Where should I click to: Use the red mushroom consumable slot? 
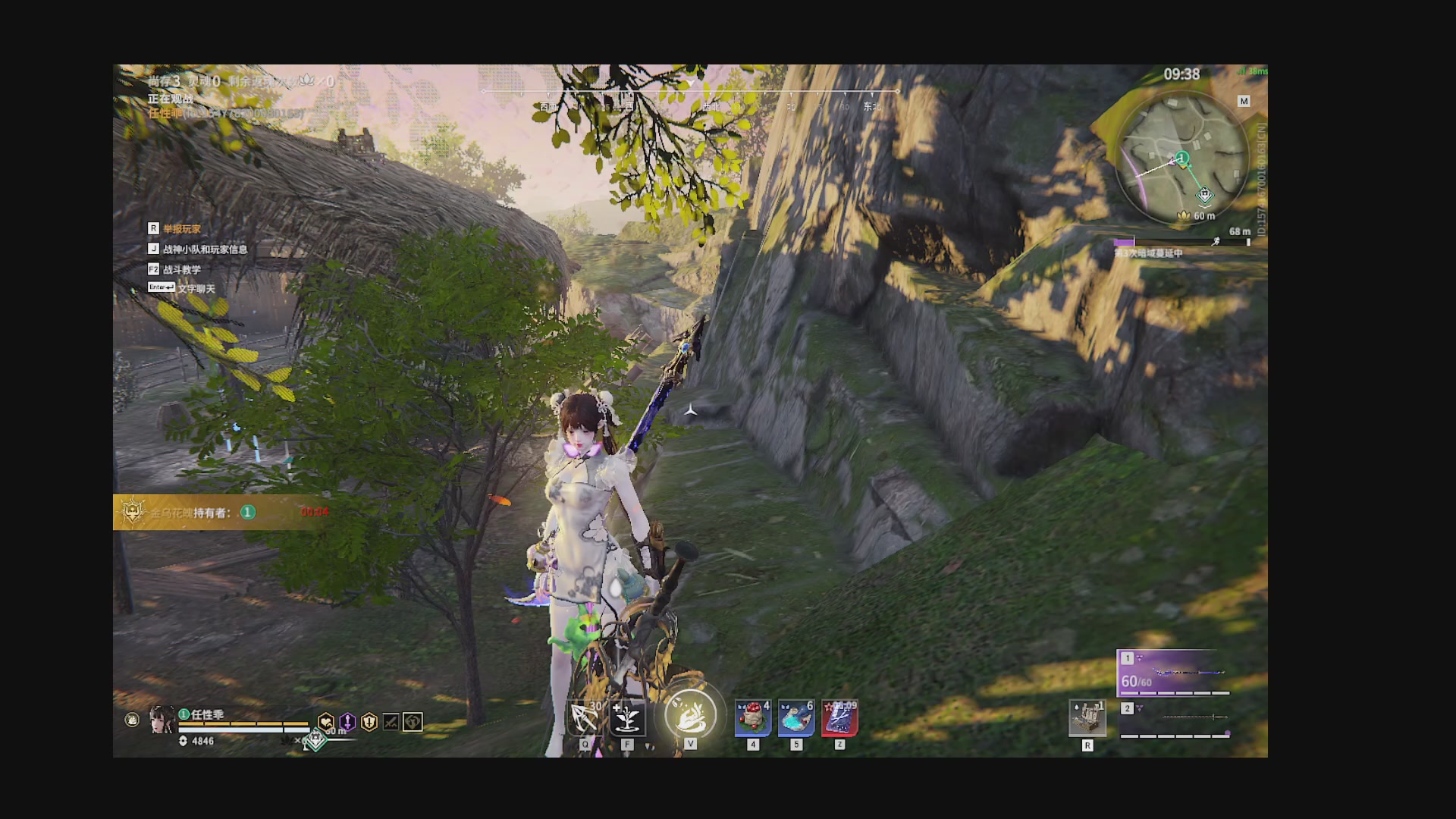[753, 717]
